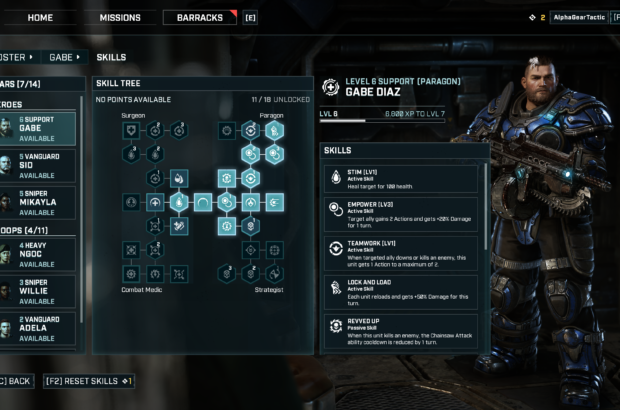Viewport: 620px width, 410px height.
Task: Click the Gabe breadcrumb link
Action: 63,57
